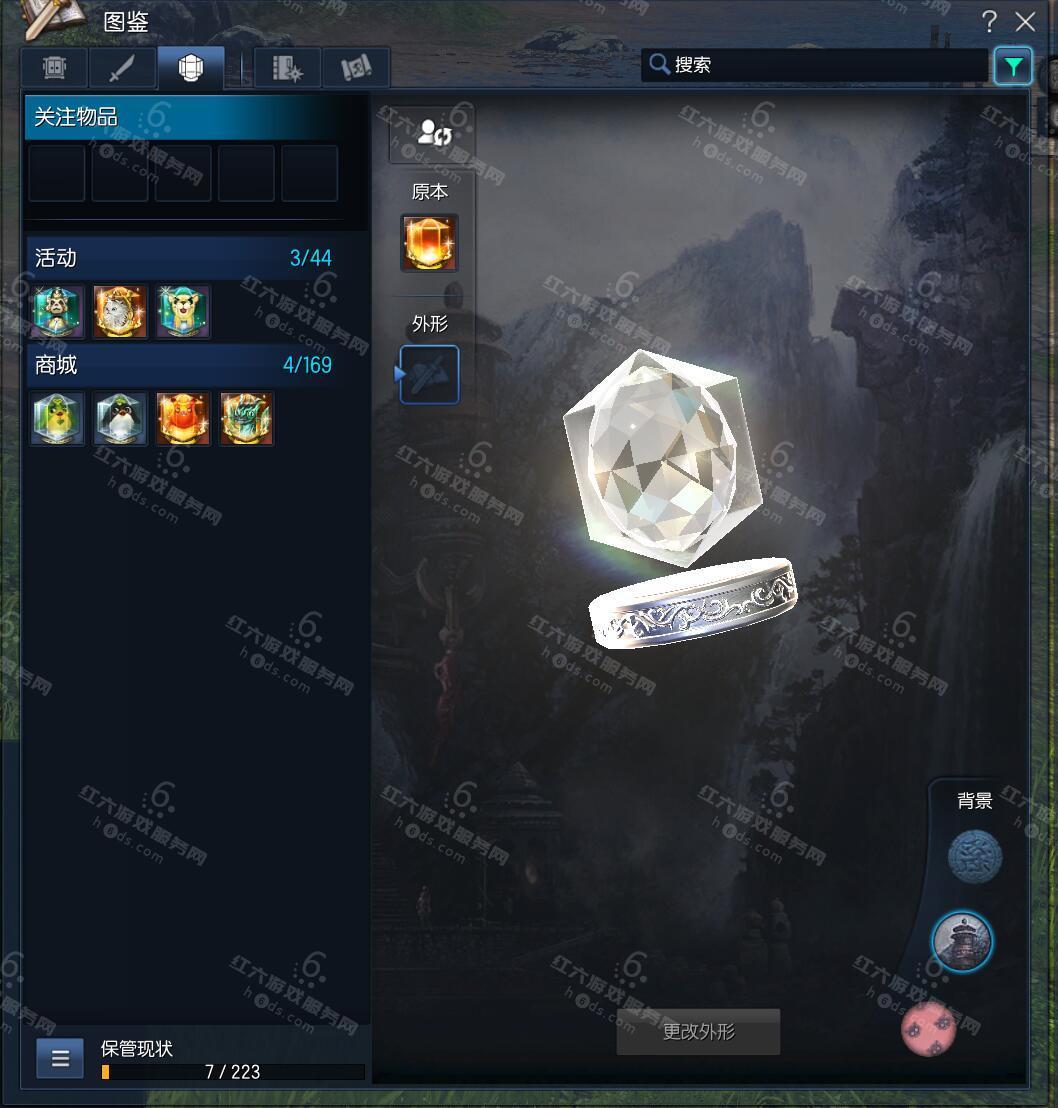Select the orange gem under 原本
The width and height of the screenshot is (1058, 1108).
point(430,243)
